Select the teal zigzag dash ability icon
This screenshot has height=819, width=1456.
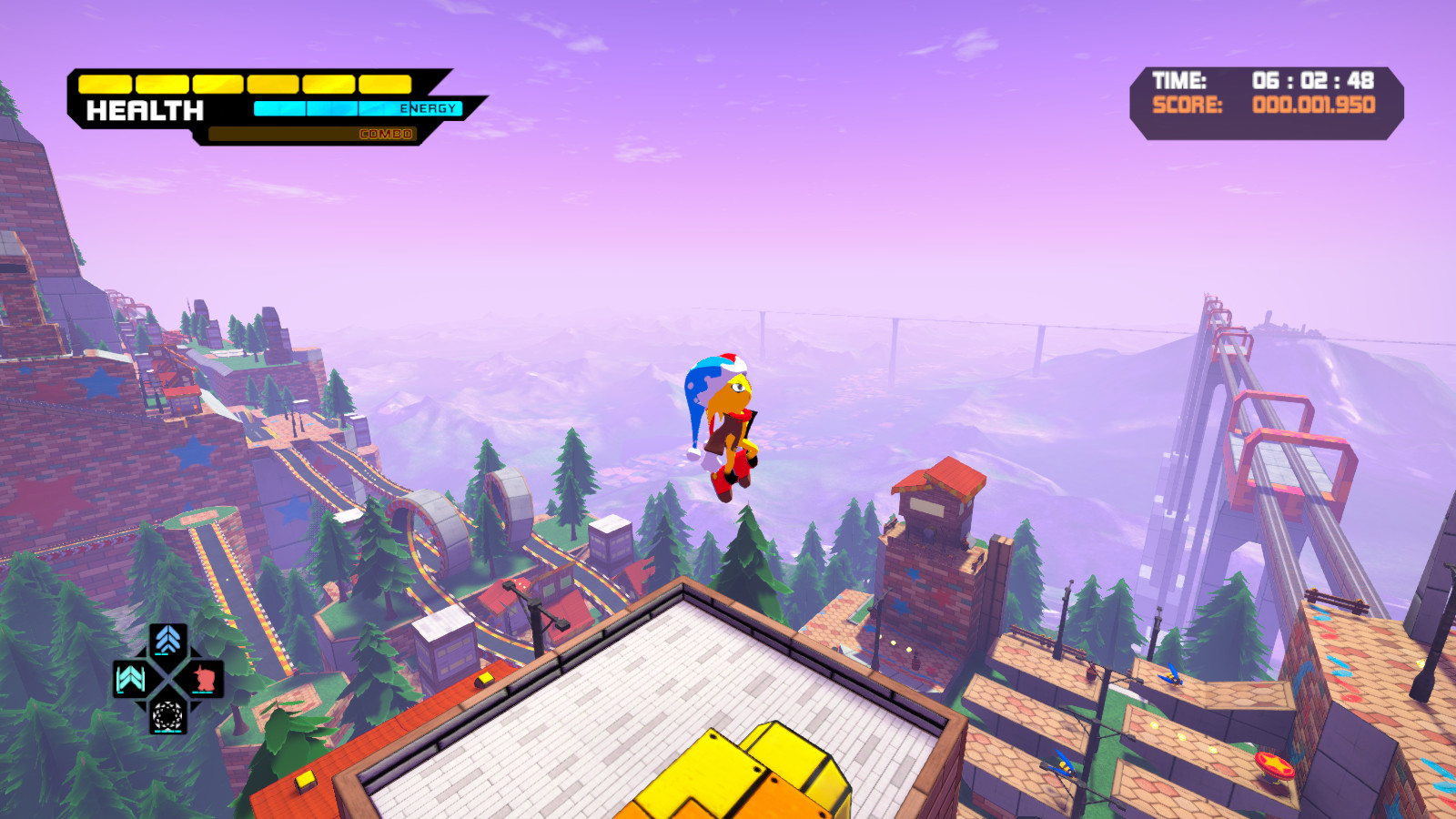(x=128, y=677)
